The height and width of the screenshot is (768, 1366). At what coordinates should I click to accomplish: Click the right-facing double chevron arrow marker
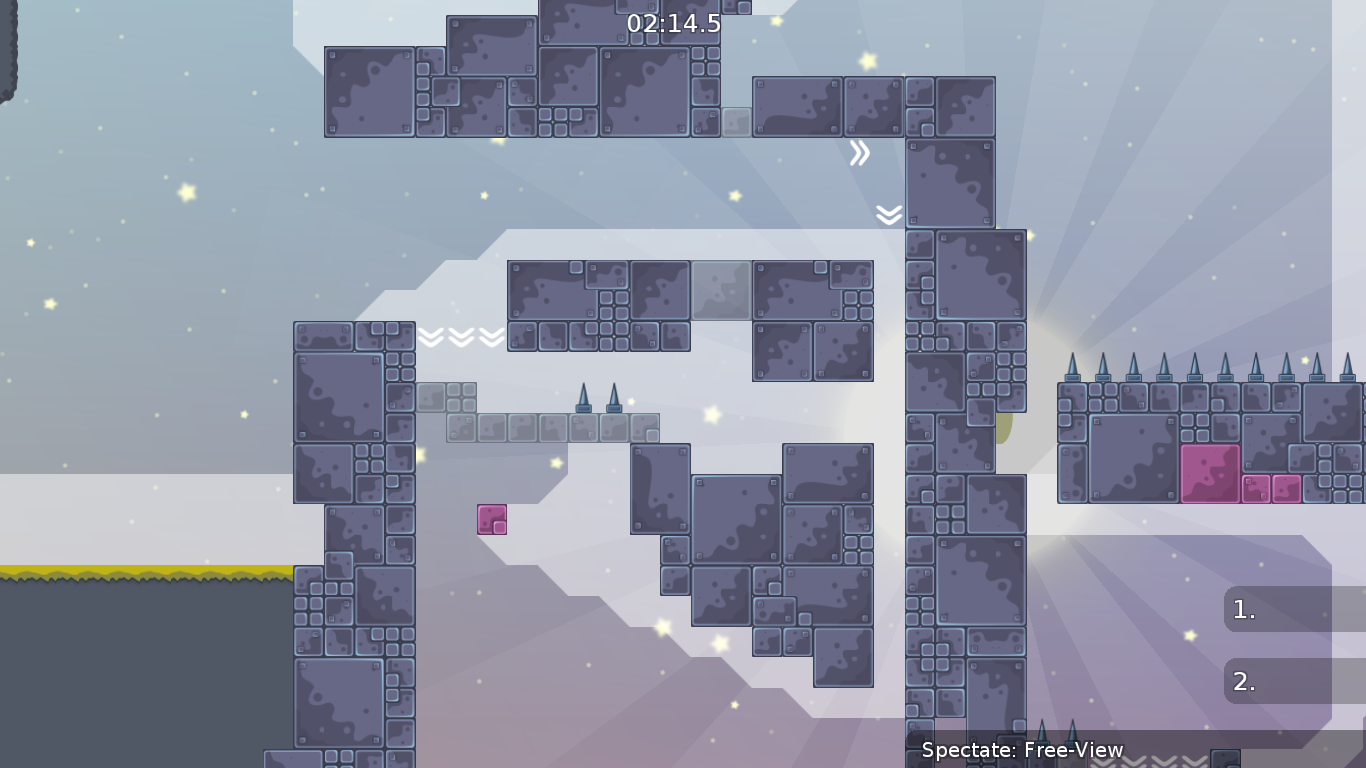click(859, 152)
